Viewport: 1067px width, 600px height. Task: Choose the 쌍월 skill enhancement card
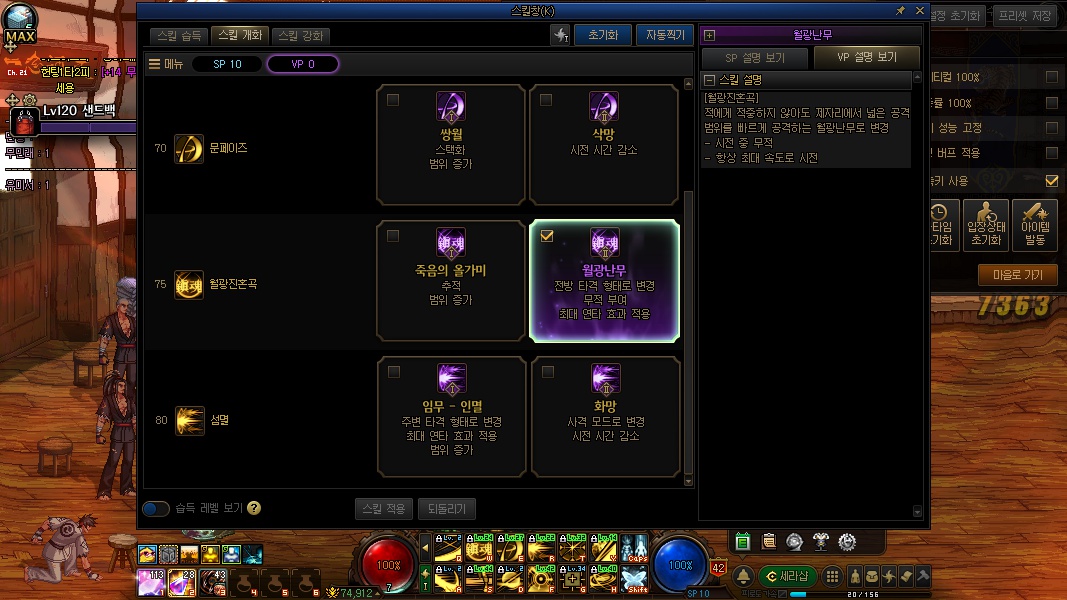click(451, 145)
